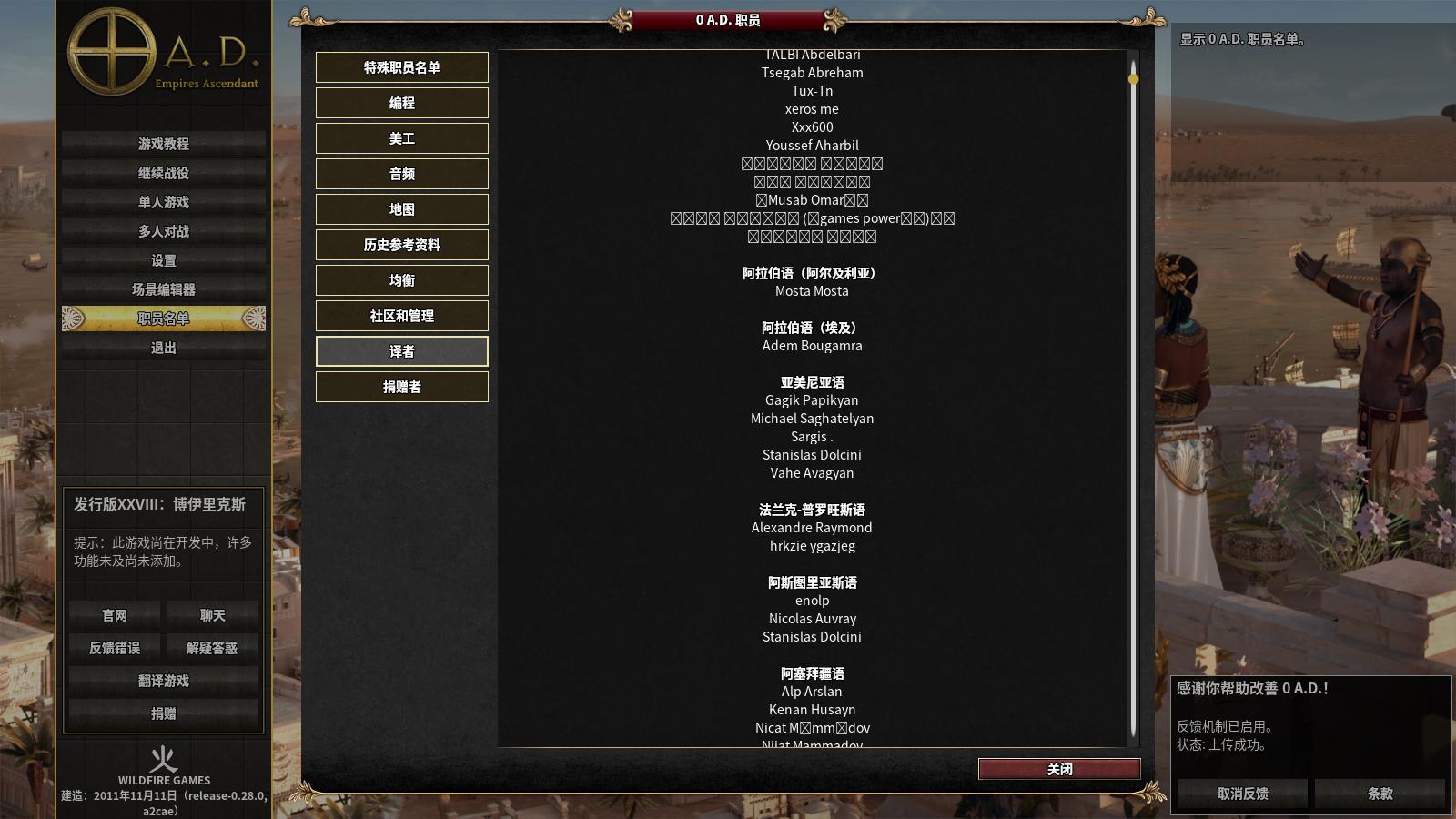Quit the game via 退出
This screenshot has height=819, width=1456.
(x=164, y=348)
